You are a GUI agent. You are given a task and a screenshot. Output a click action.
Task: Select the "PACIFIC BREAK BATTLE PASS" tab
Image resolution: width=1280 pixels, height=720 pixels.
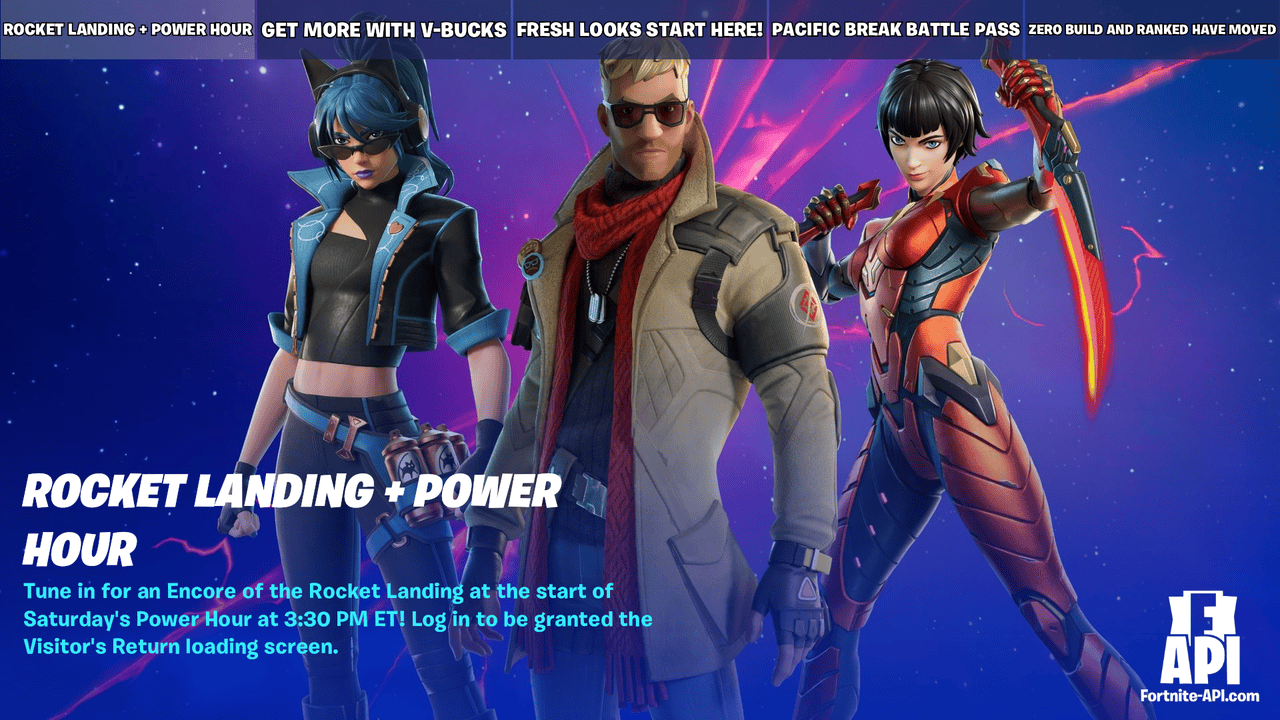pos(896,29)
